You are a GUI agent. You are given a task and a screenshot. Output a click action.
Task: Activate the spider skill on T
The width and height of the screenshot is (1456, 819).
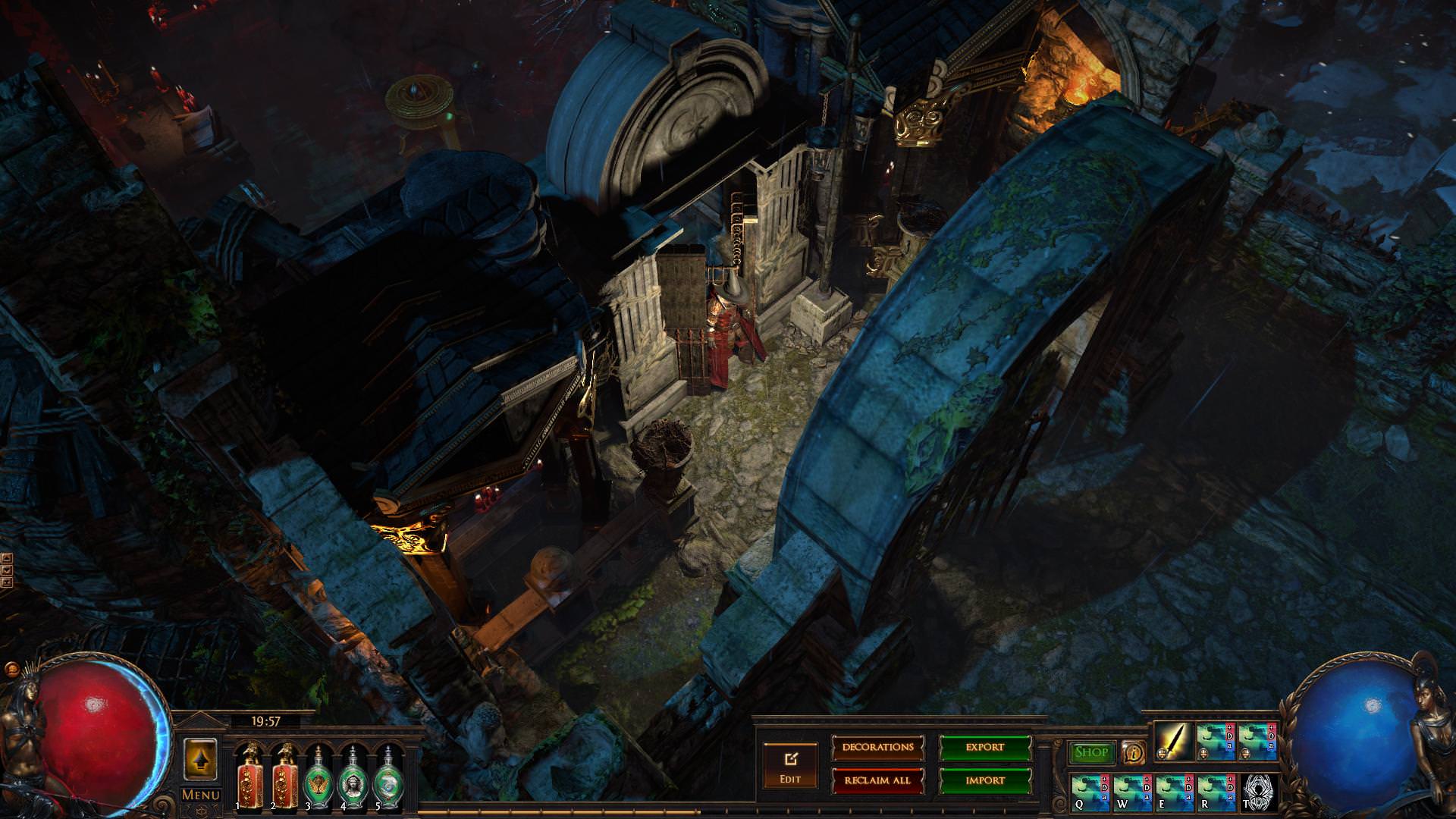[1259, 792]
